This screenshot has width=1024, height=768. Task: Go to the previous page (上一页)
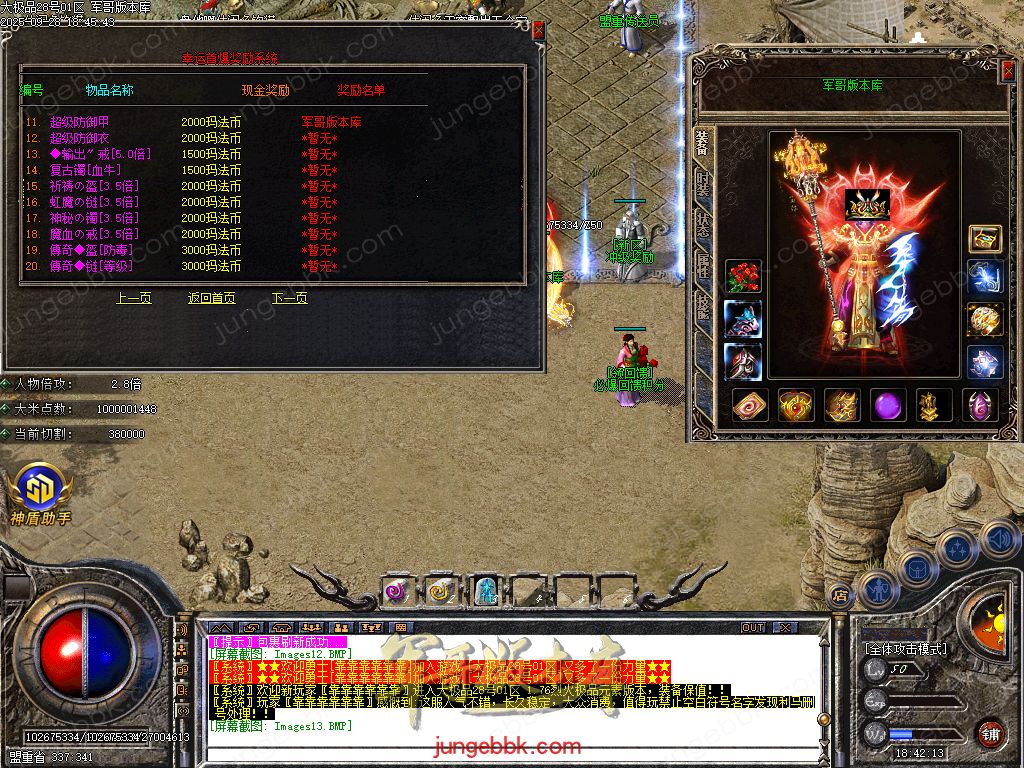click(134, 298)
